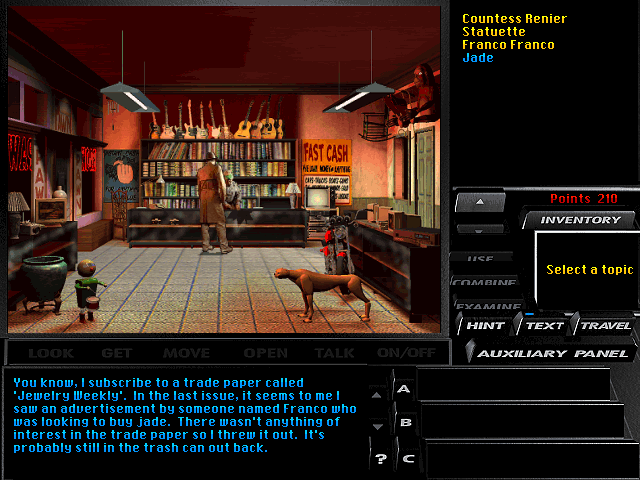Choose dialogue response C
Screen dimensions: 640x480
pyautogui.click(x=406, y=459)
